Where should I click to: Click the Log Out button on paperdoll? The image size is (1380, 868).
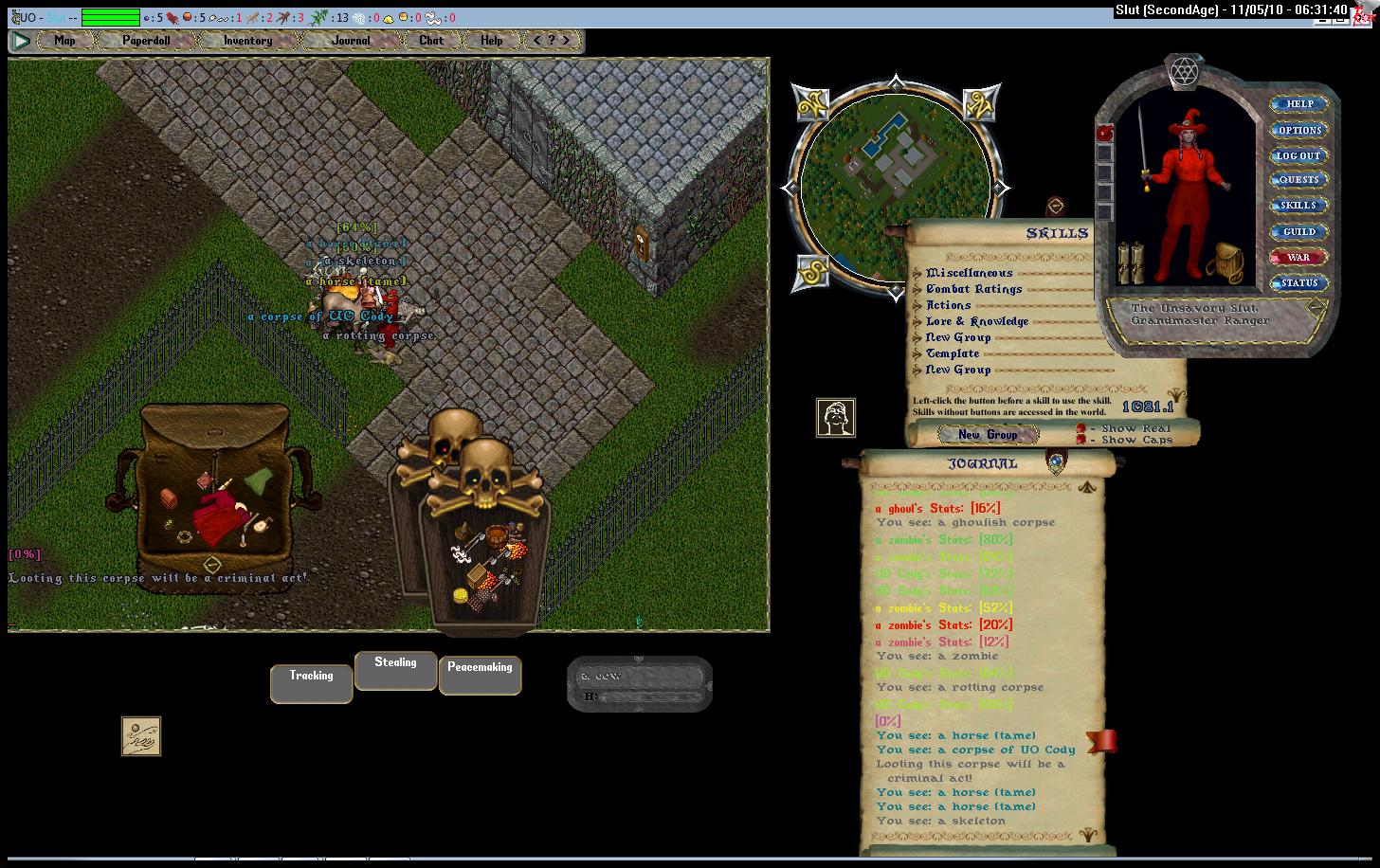(x=1298, y=155)
